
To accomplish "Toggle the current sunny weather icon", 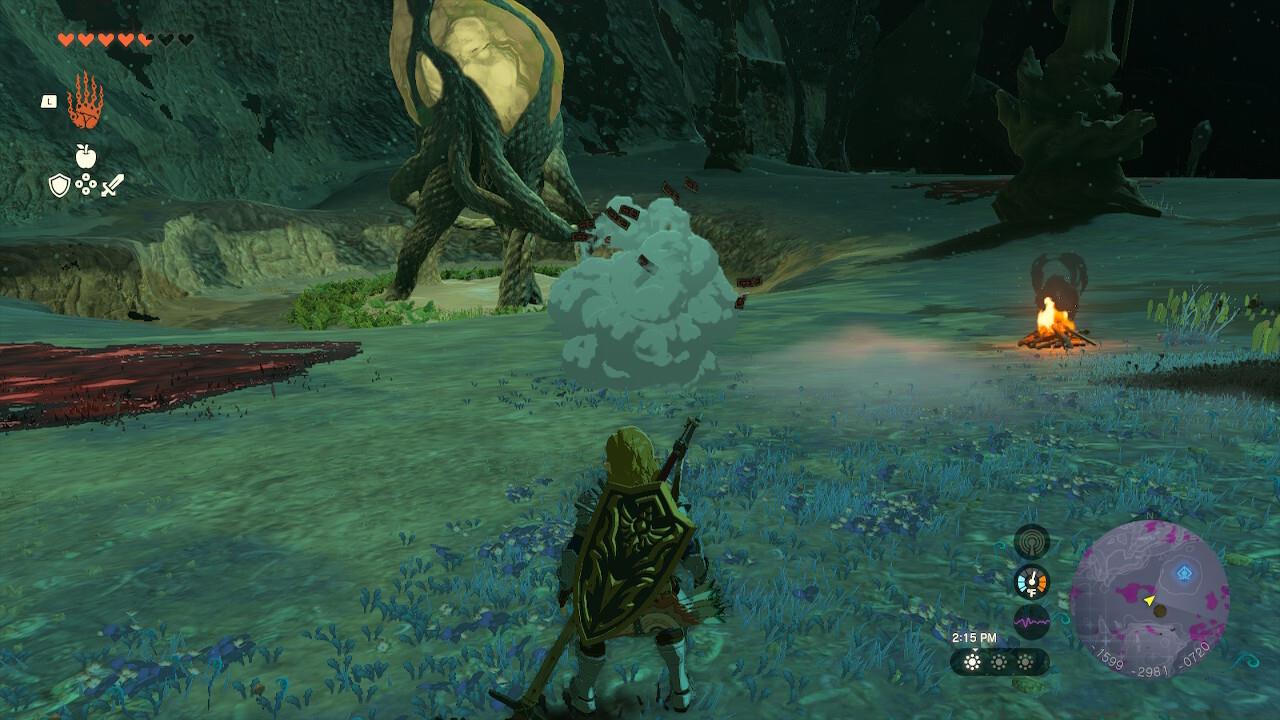I will (x=973, y=662).
